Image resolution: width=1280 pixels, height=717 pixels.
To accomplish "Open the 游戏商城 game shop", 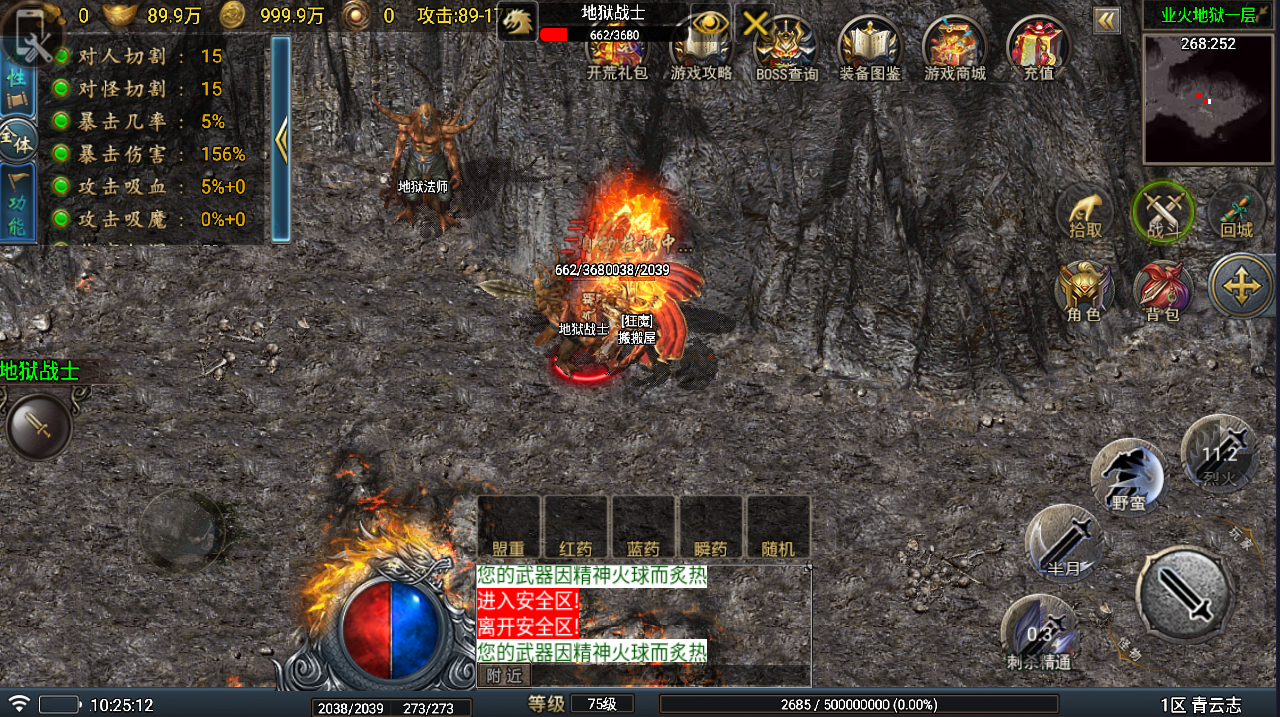I will tap(954, 48).
